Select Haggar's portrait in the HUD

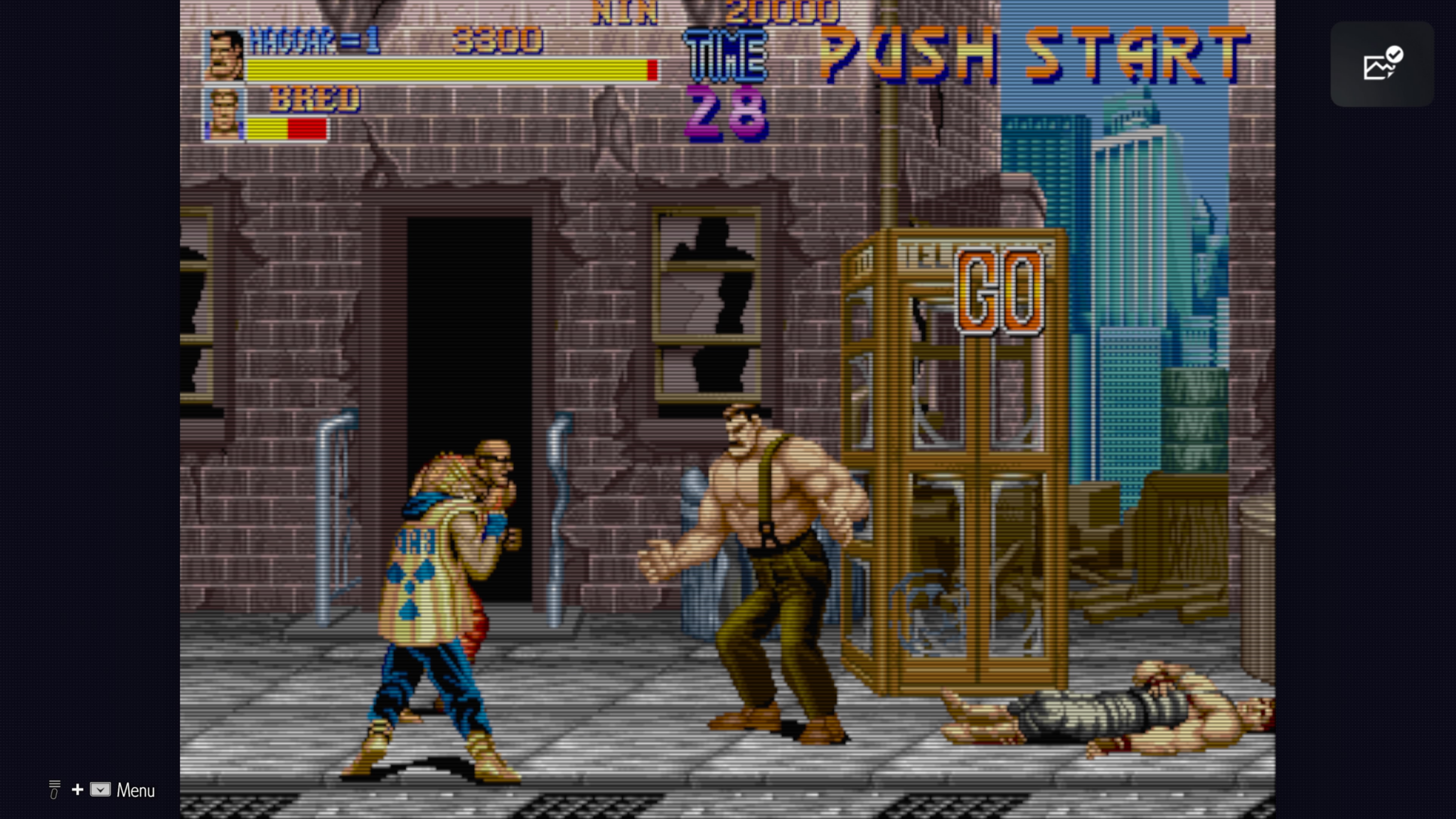[x=224, y=58]
